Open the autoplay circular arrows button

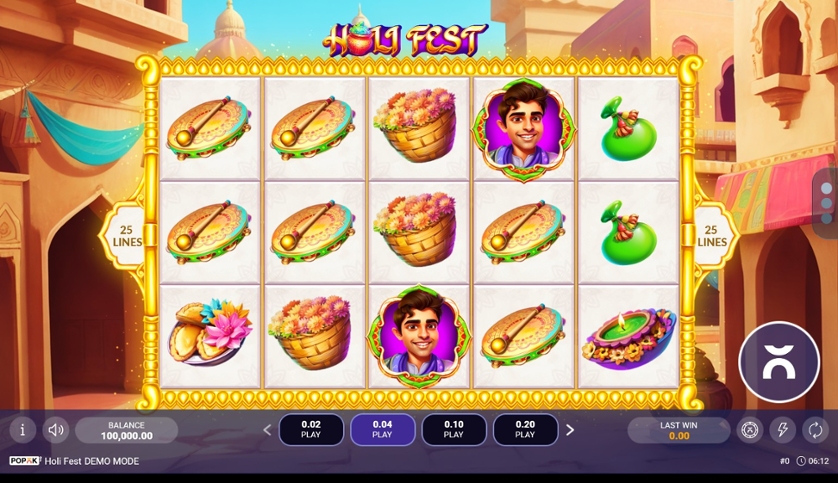(816, 430)
